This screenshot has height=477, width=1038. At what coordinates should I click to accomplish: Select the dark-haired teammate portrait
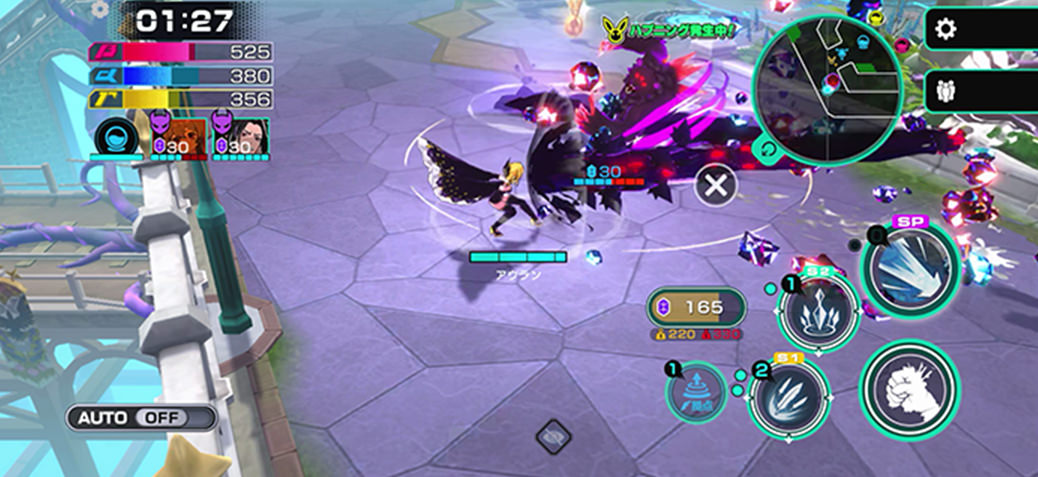[x=232, y=133]
